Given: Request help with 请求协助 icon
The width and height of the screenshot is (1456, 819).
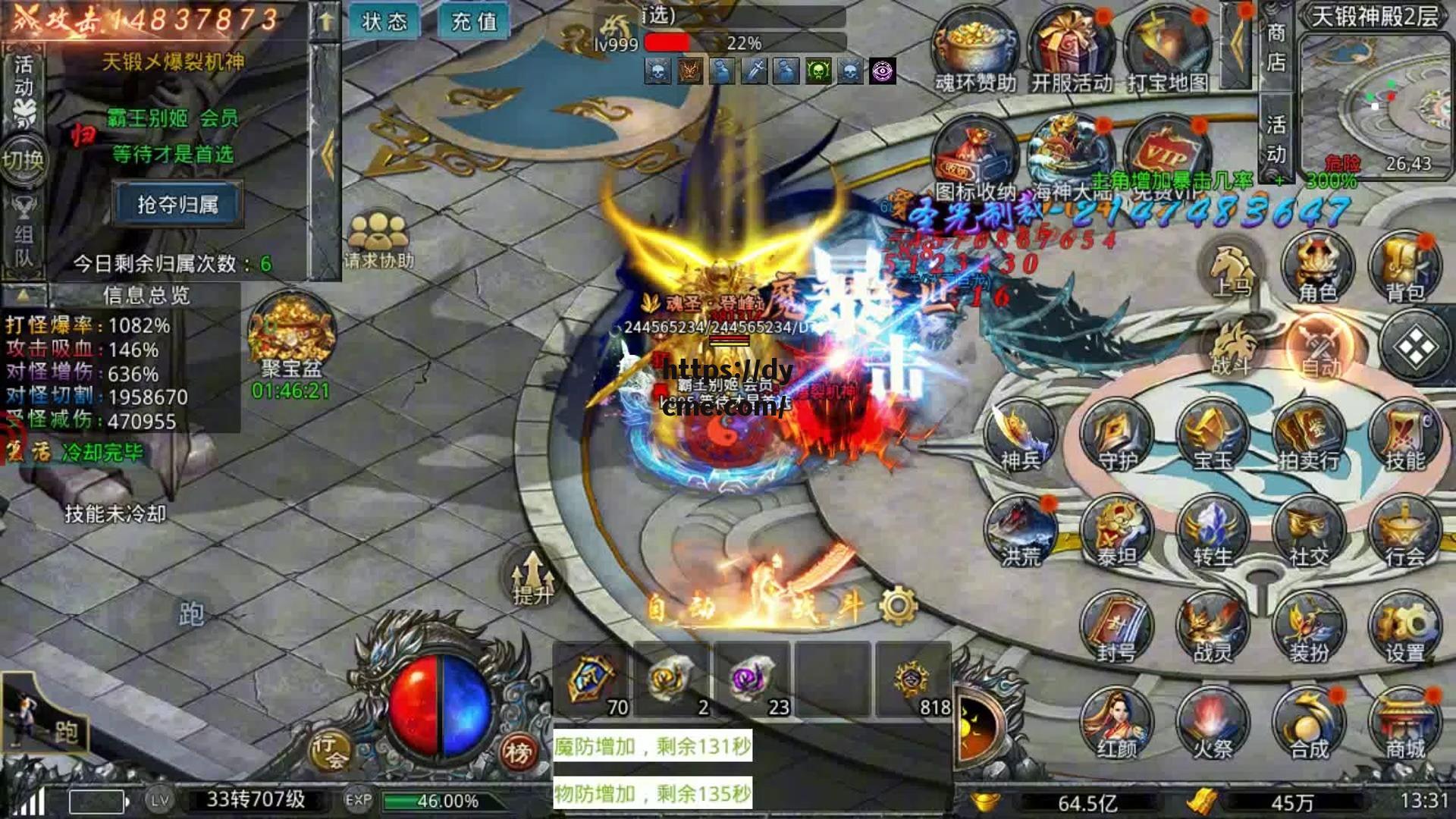Looking at the screenshot, I should coord(378,237).
